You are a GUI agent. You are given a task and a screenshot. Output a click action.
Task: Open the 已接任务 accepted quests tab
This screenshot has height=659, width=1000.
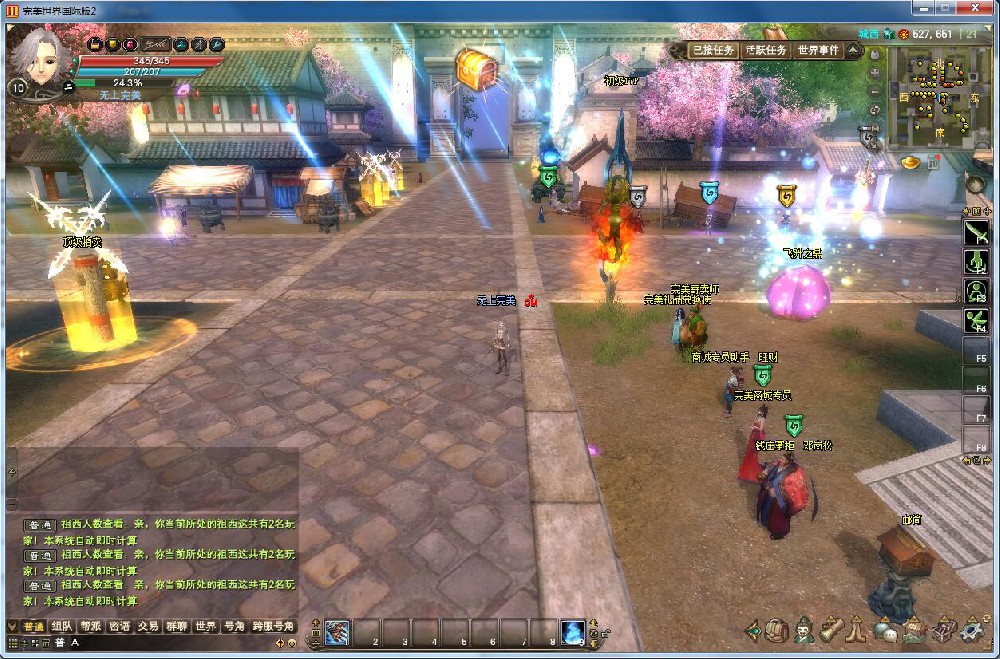click(714, 50)
